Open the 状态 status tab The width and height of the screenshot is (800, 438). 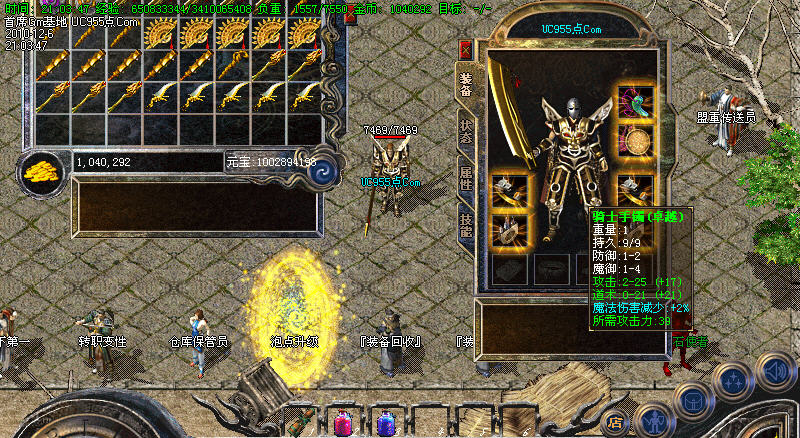(x=465, y=132)
